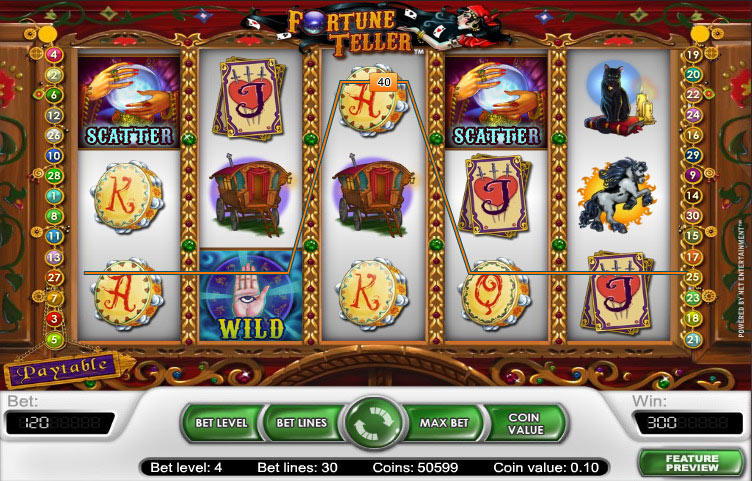Select bet line number 30
The height and width of the screenshot is (481, 752).
tap(692, 216)
